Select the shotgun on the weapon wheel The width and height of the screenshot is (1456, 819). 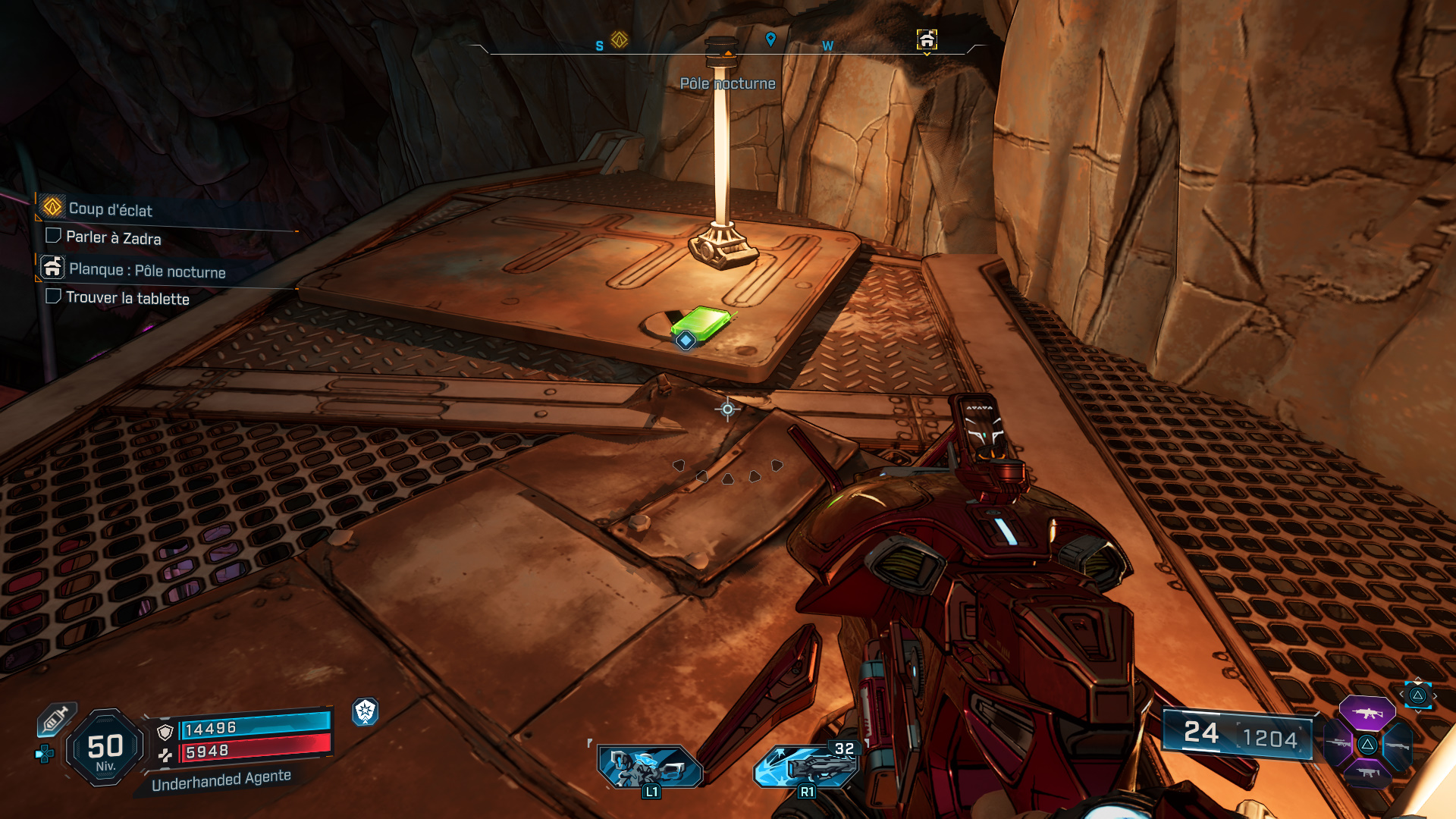point(1398,745)
